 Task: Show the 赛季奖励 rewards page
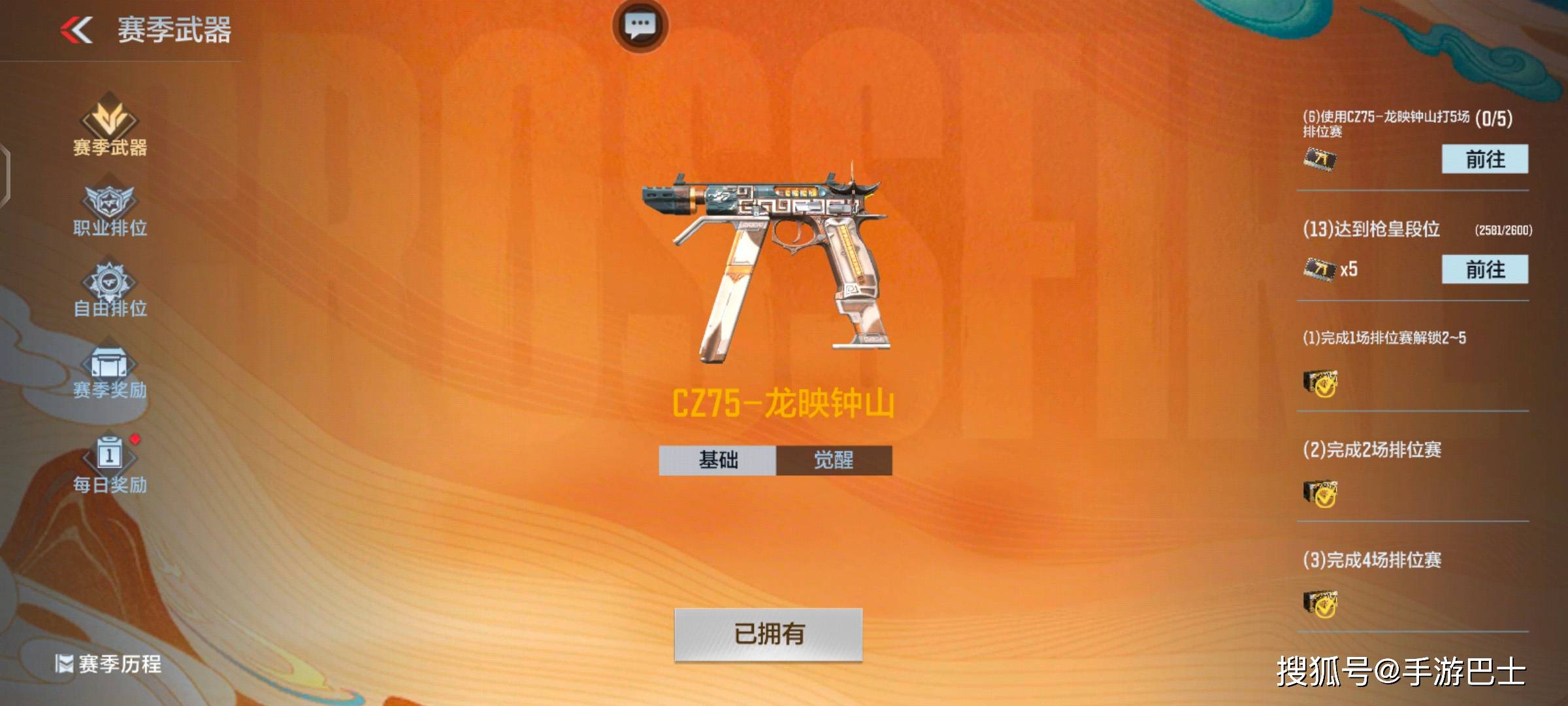click(110, 373)
